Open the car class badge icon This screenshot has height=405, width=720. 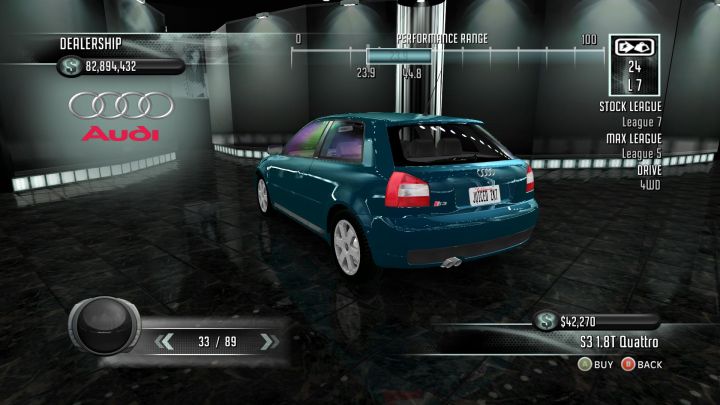coord(633,46)
